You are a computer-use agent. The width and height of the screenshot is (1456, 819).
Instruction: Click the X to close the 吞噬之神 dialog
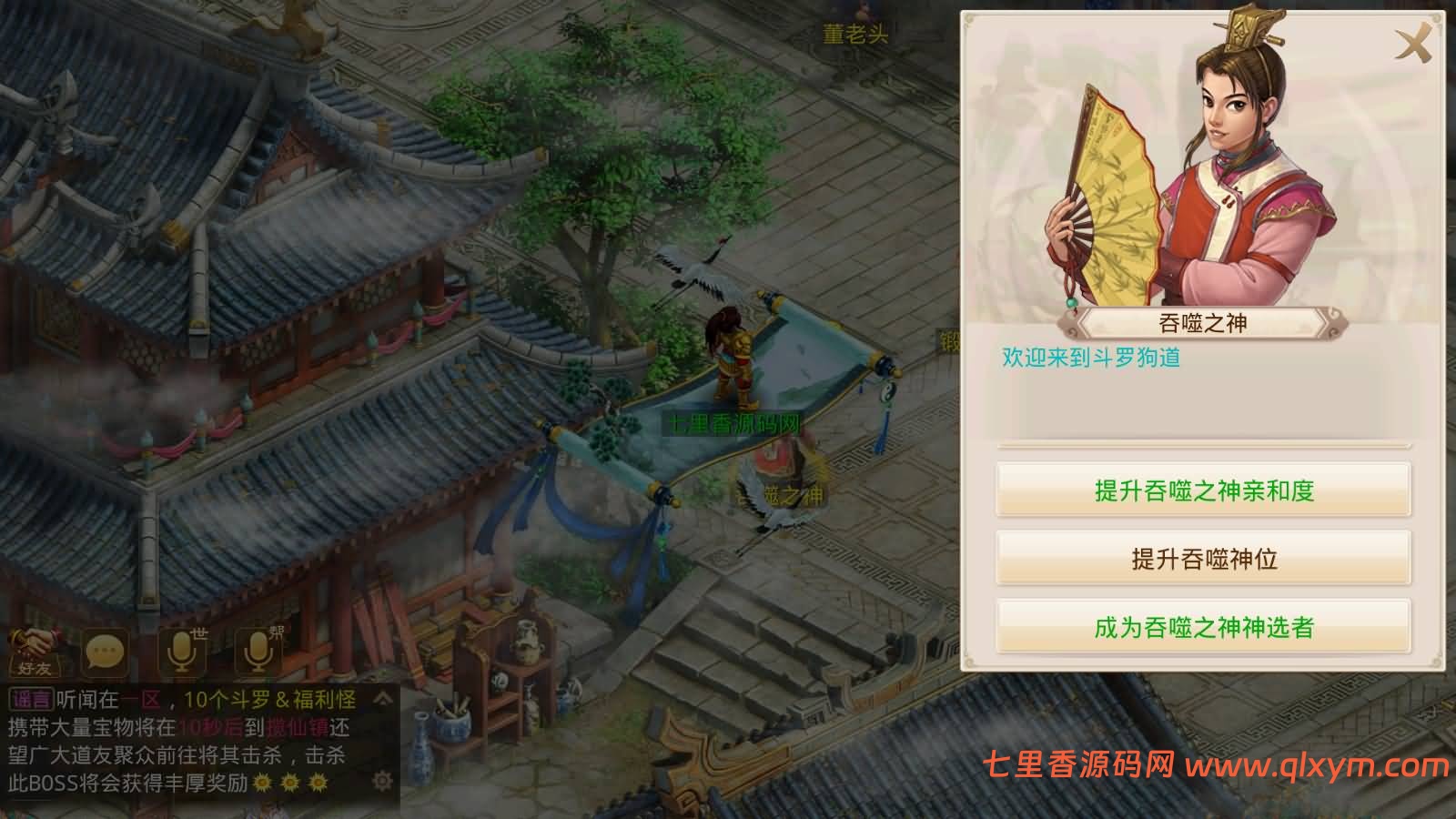(x=1414, y=43)
